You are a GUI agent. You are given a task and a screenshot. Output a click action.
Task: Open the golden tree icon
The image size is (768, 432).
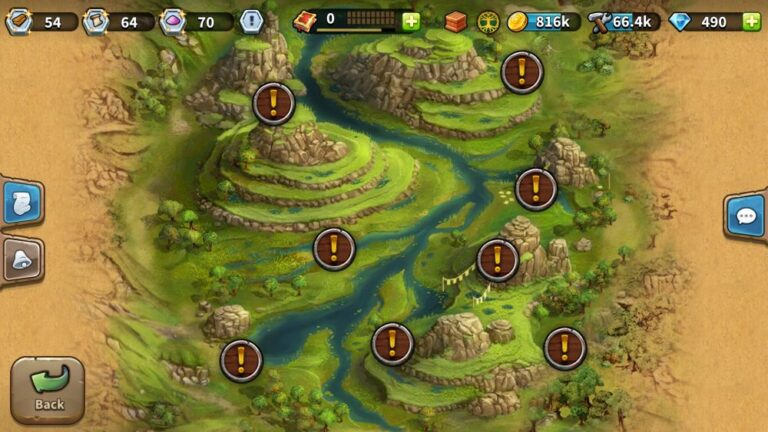point(488,21)
